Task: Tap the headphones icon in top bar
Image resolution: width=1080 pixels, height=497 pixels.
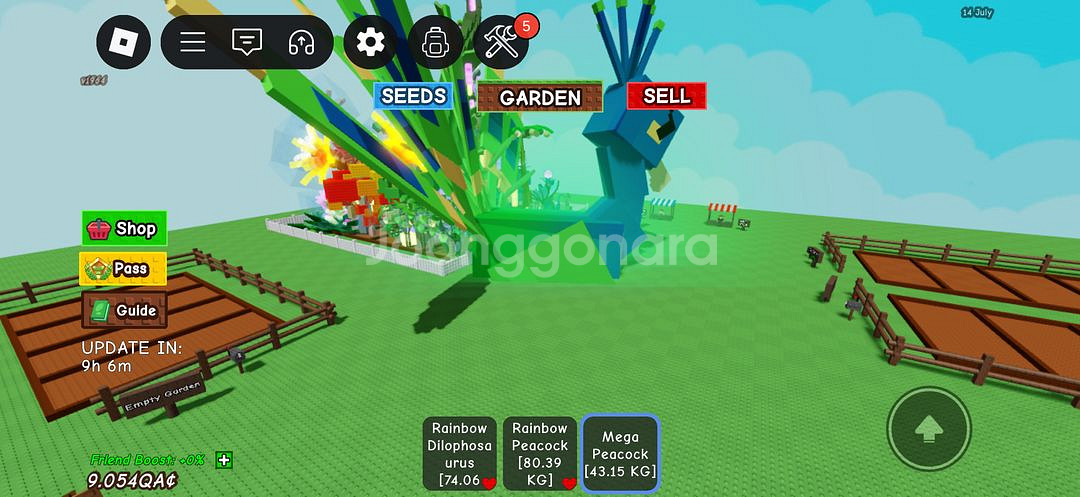Action: point(301,42)
